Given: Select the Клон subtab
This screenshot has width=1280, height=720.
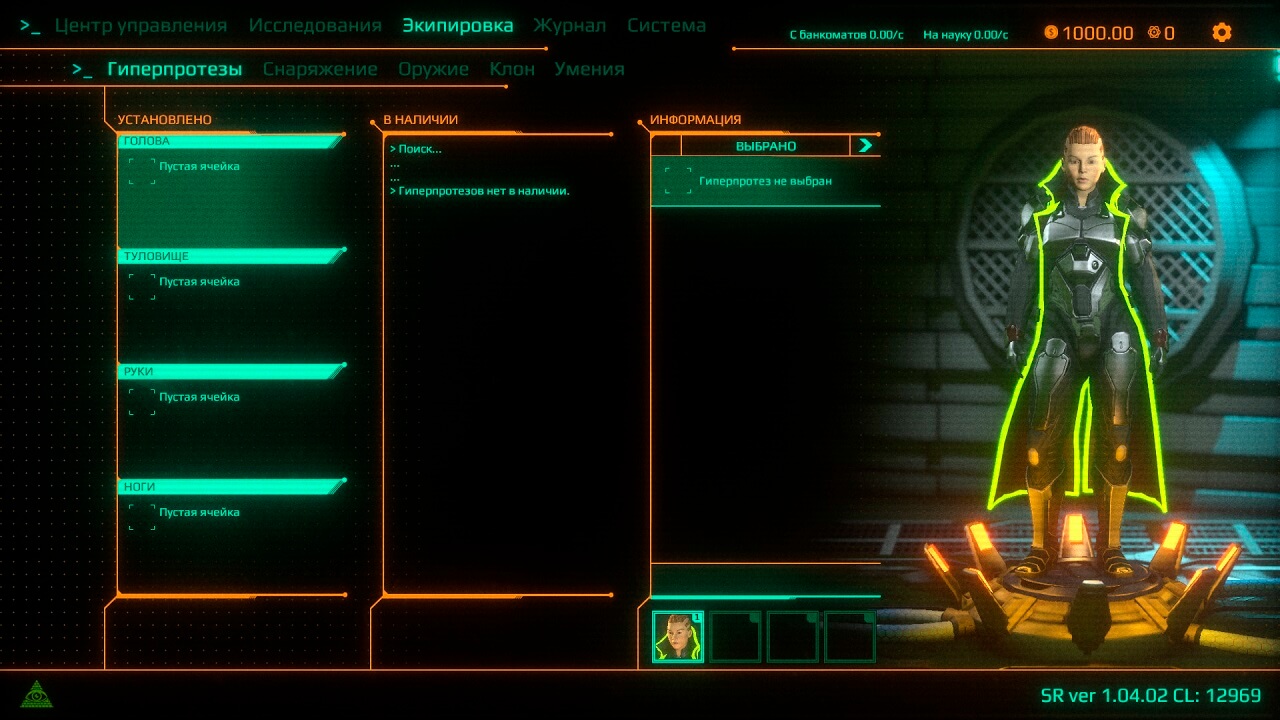Looking at the screenshot, I should coord(512,69).
